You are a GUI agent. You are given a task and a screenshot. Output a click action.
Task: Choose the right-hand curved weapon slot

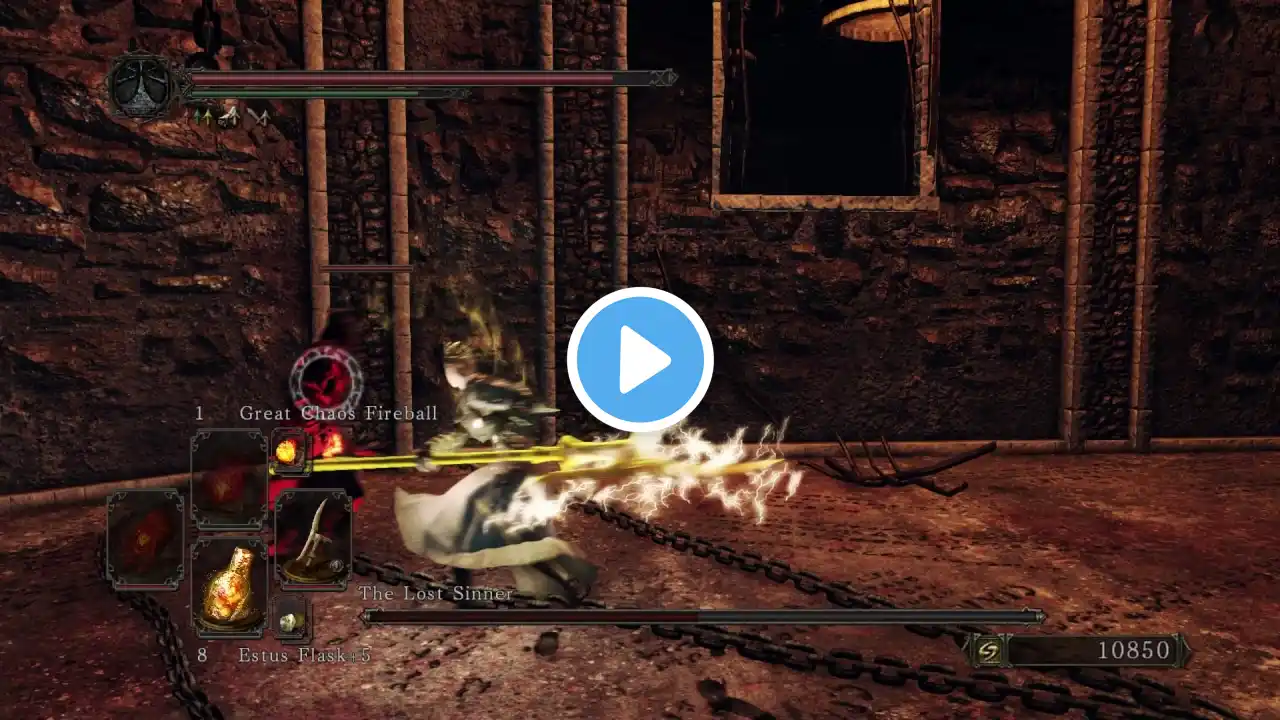(312, 538)
